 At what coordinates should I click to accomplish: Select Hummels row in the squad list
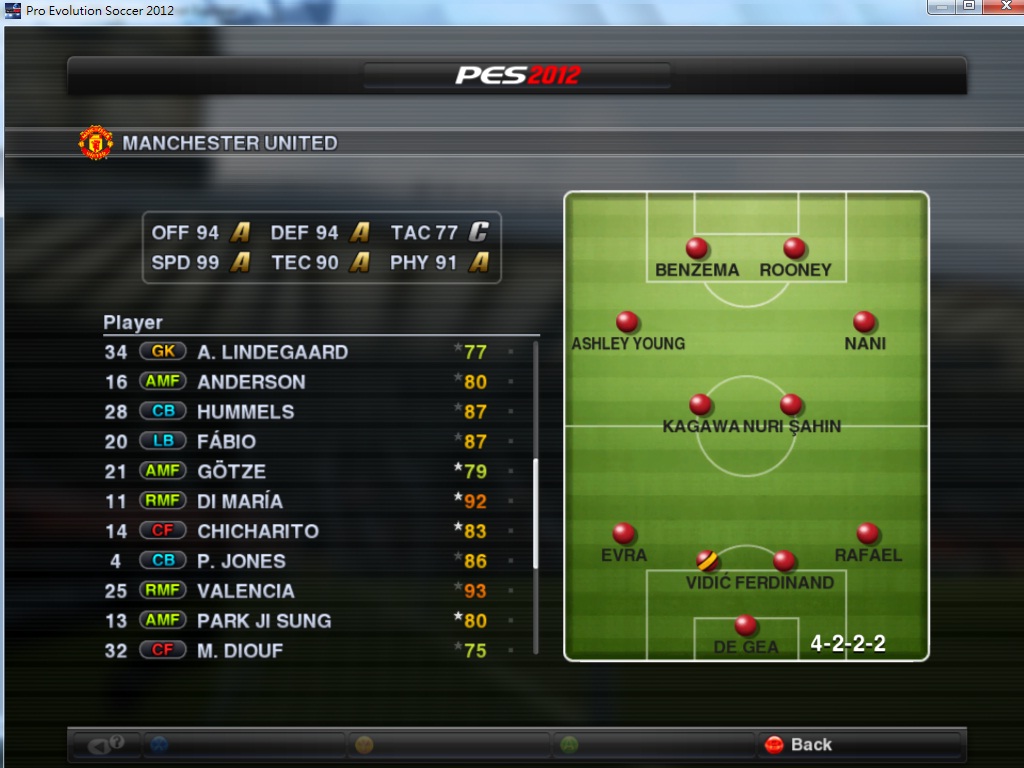246,412
